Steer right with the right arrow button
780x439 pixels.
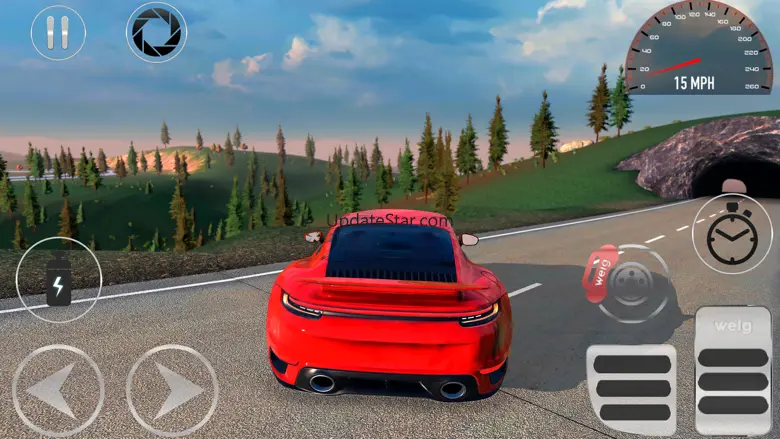[172, 390]
